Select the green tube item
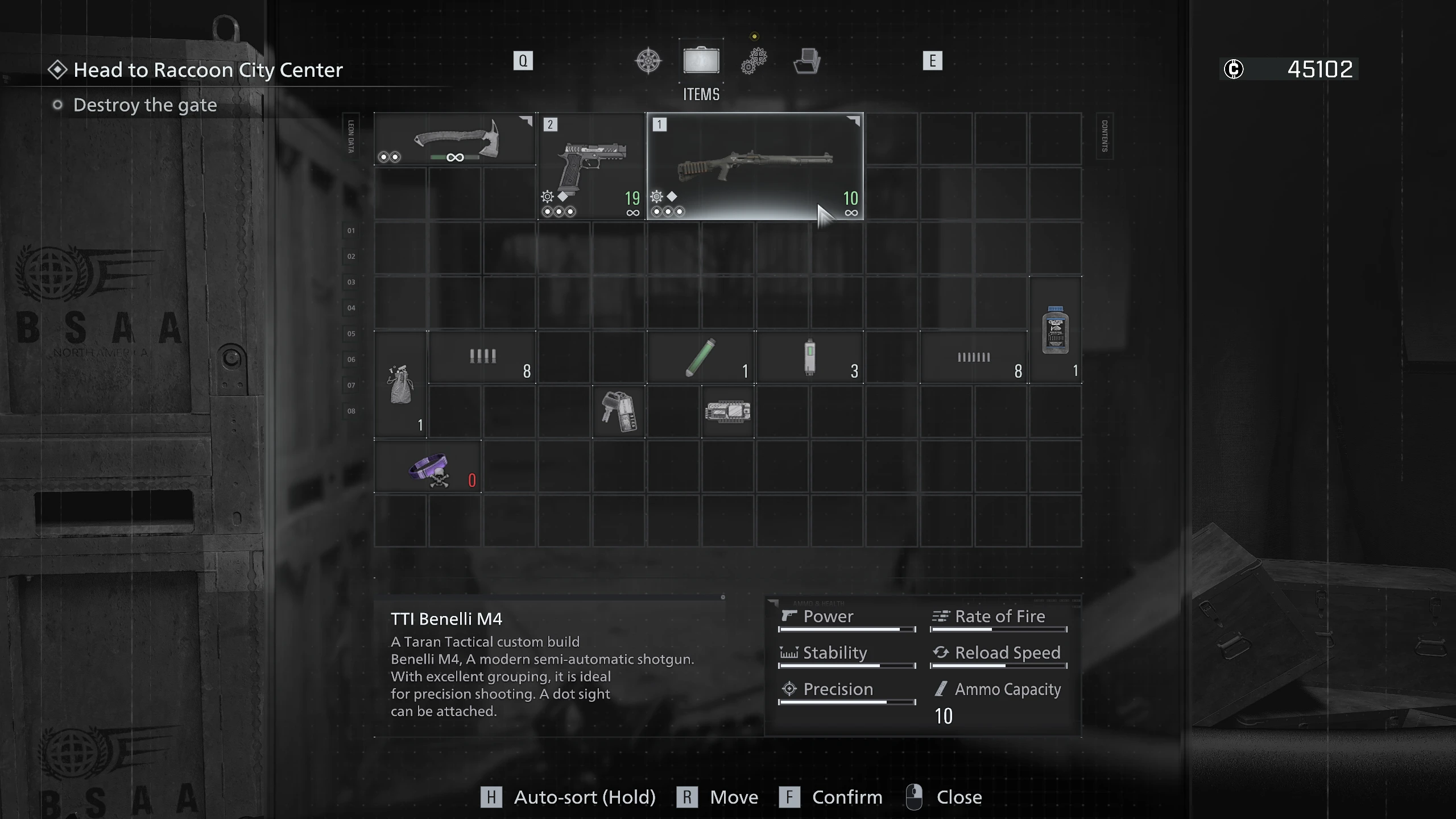Viewport: 1456px width, 819px height. click(701, 358)
